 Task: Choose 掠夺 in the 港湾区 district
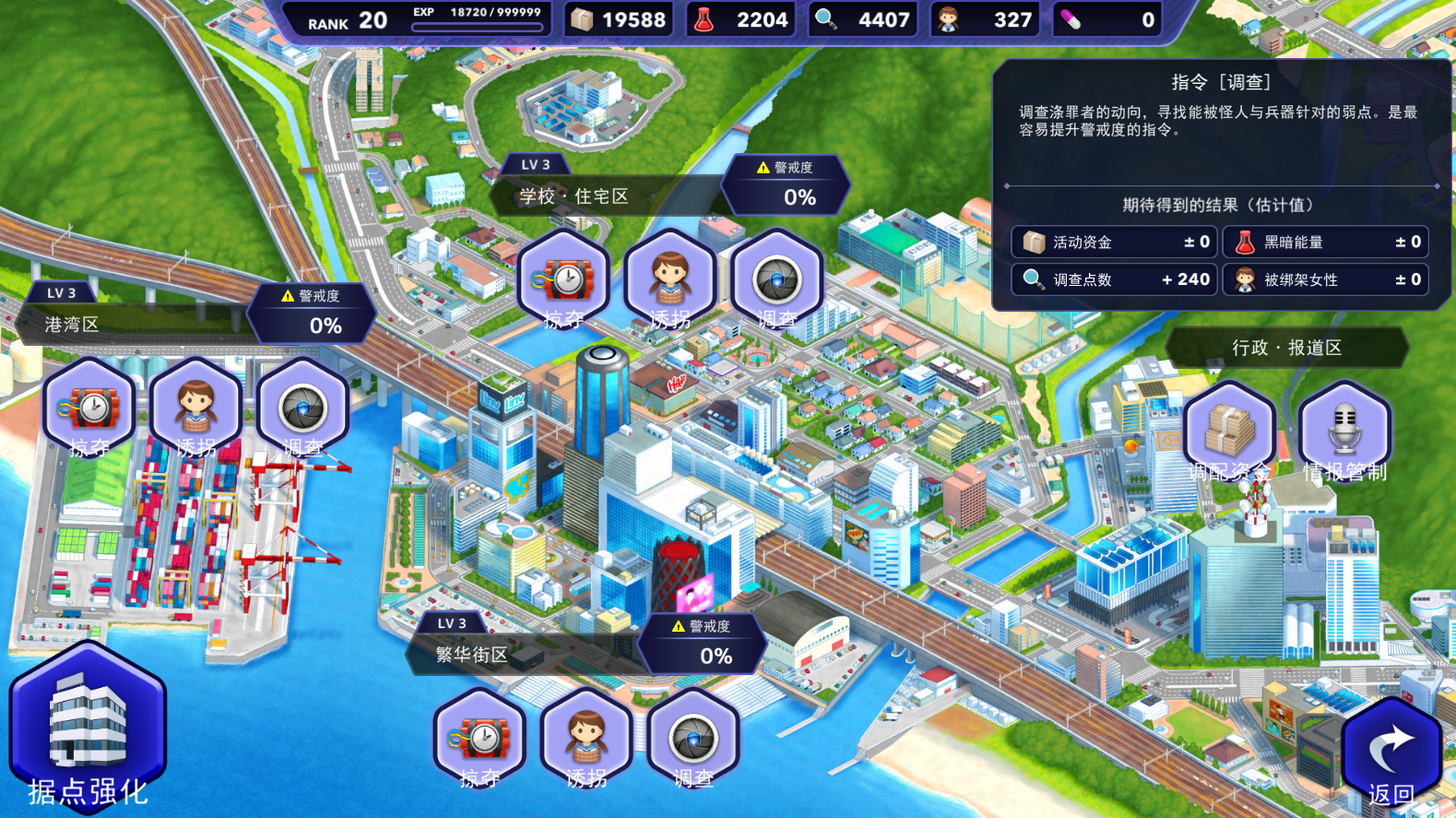coord(89,409)
